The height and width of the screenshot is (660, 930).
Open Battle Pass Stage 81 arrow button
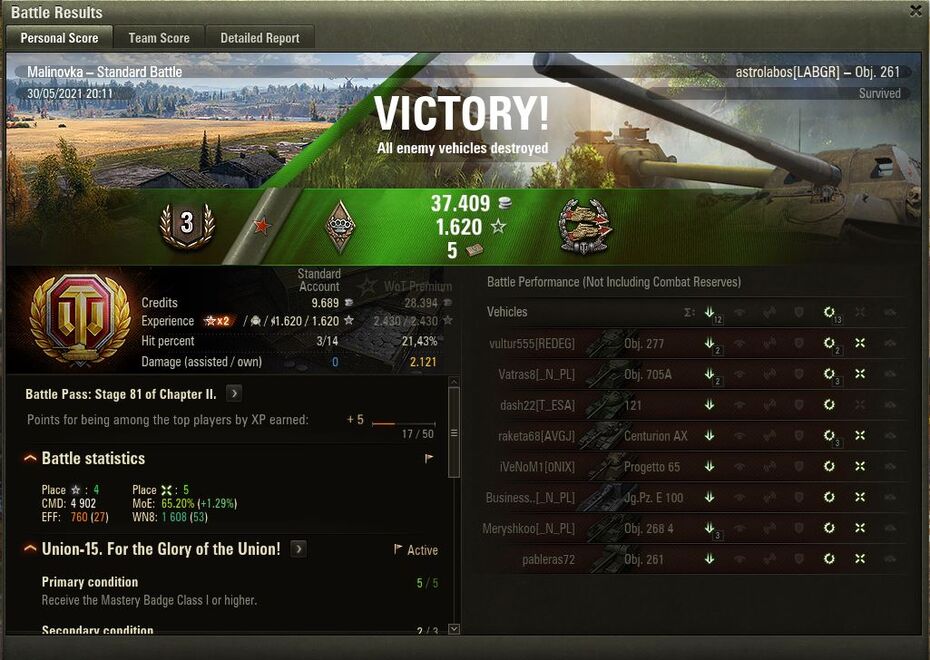[x=234, y=394]
